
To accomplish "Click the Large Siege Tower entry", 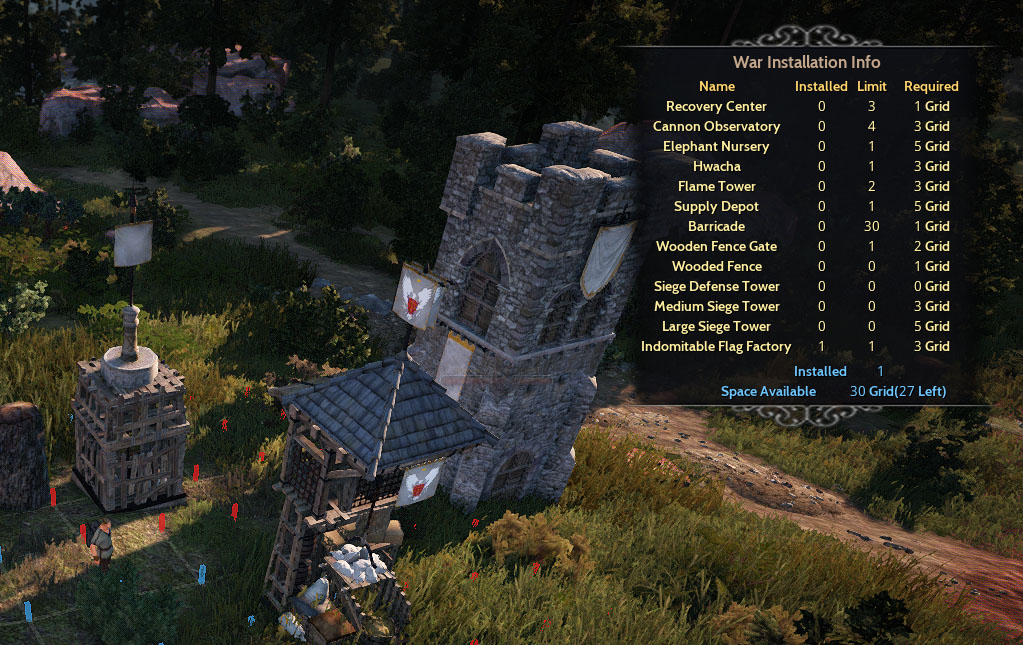I will 716,326.
